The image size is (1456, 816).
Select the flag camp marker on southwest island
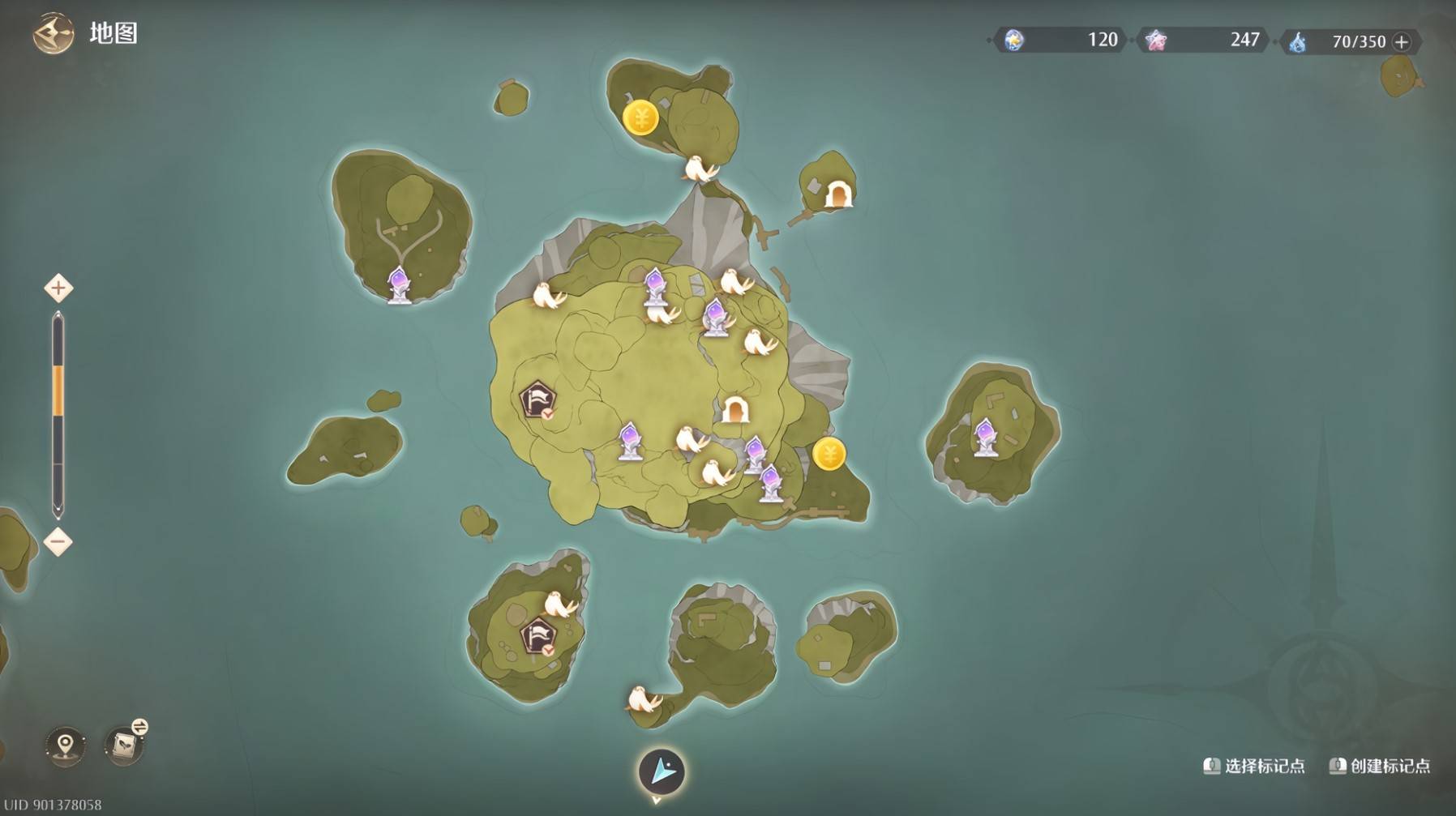537,636
